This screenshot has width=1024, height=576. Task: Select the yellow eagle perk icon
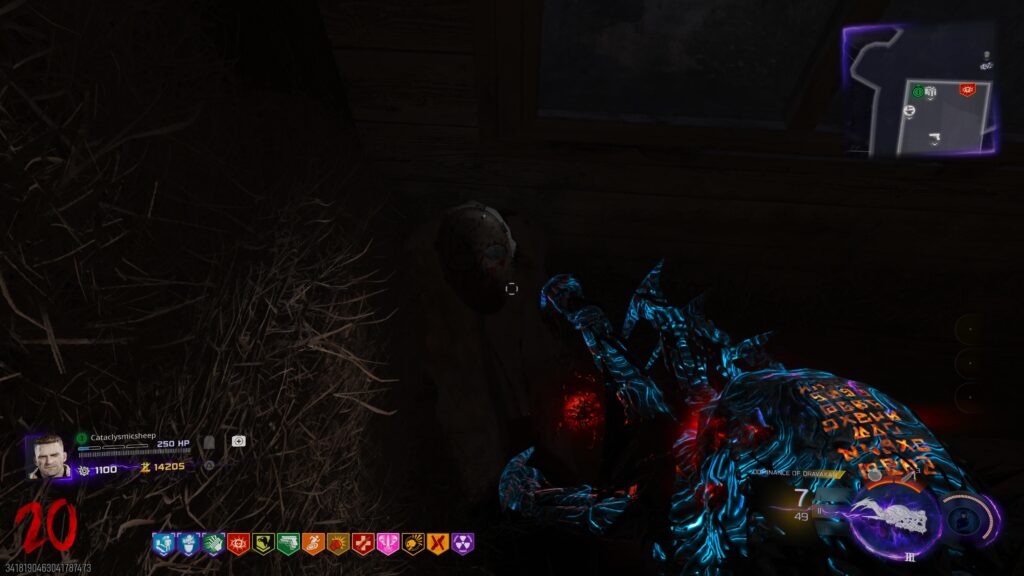click(263, 543)
